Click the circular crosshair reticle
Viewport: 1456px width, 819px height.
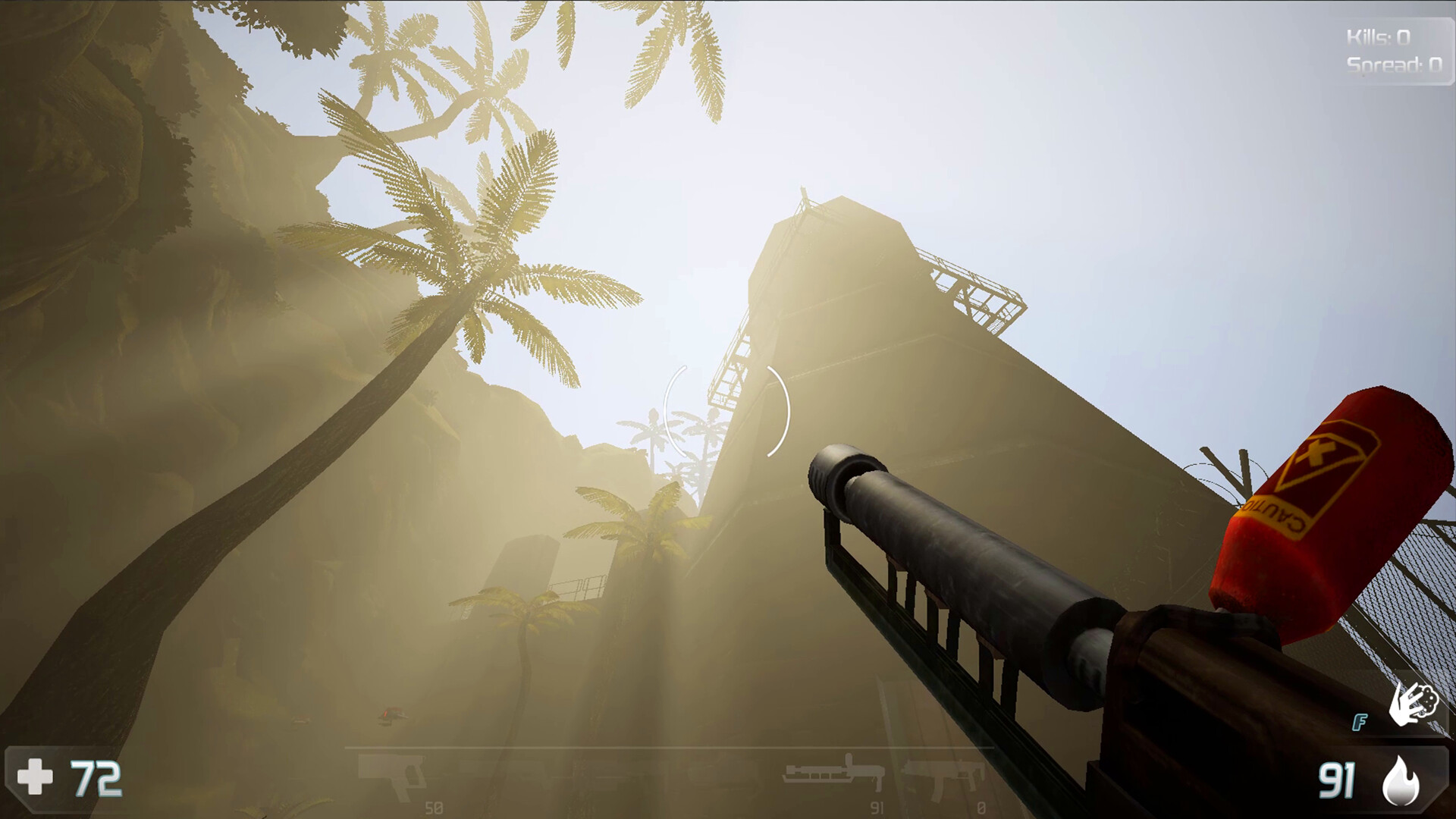[726, 412]
